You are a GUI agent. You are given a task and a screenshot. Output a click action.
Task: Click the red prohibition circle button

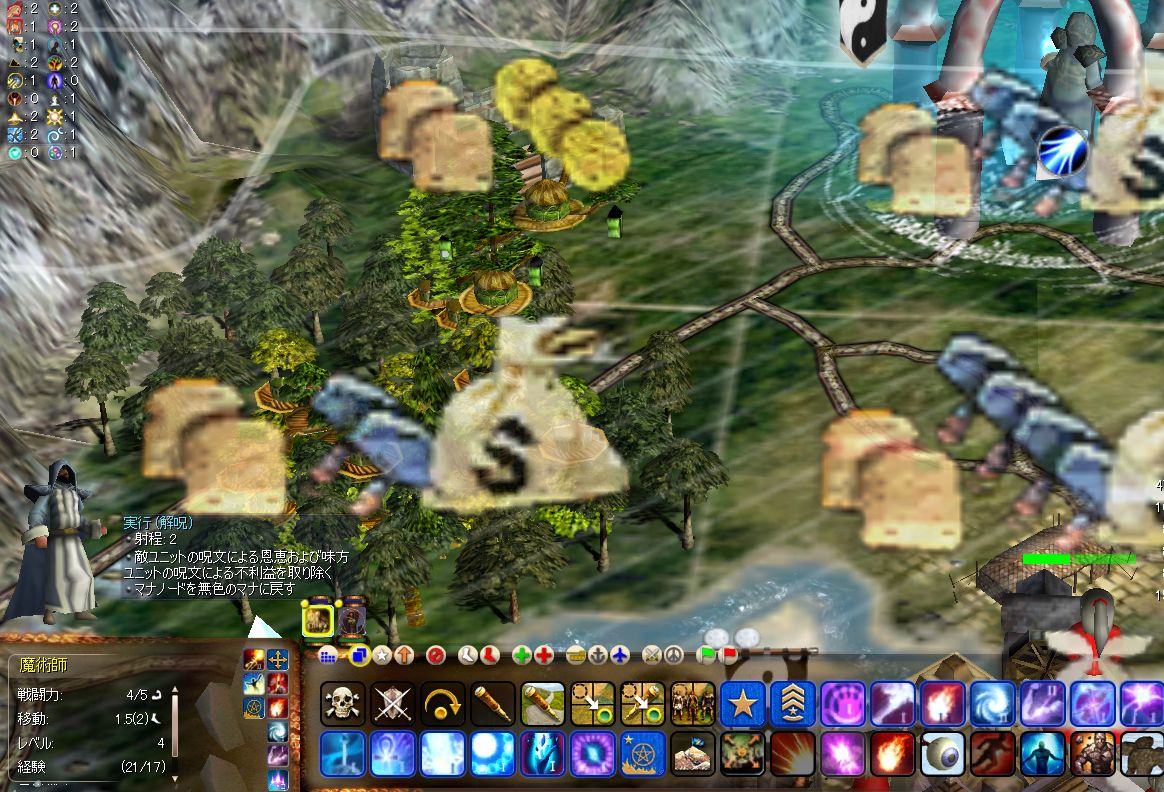tap(435, 656)
